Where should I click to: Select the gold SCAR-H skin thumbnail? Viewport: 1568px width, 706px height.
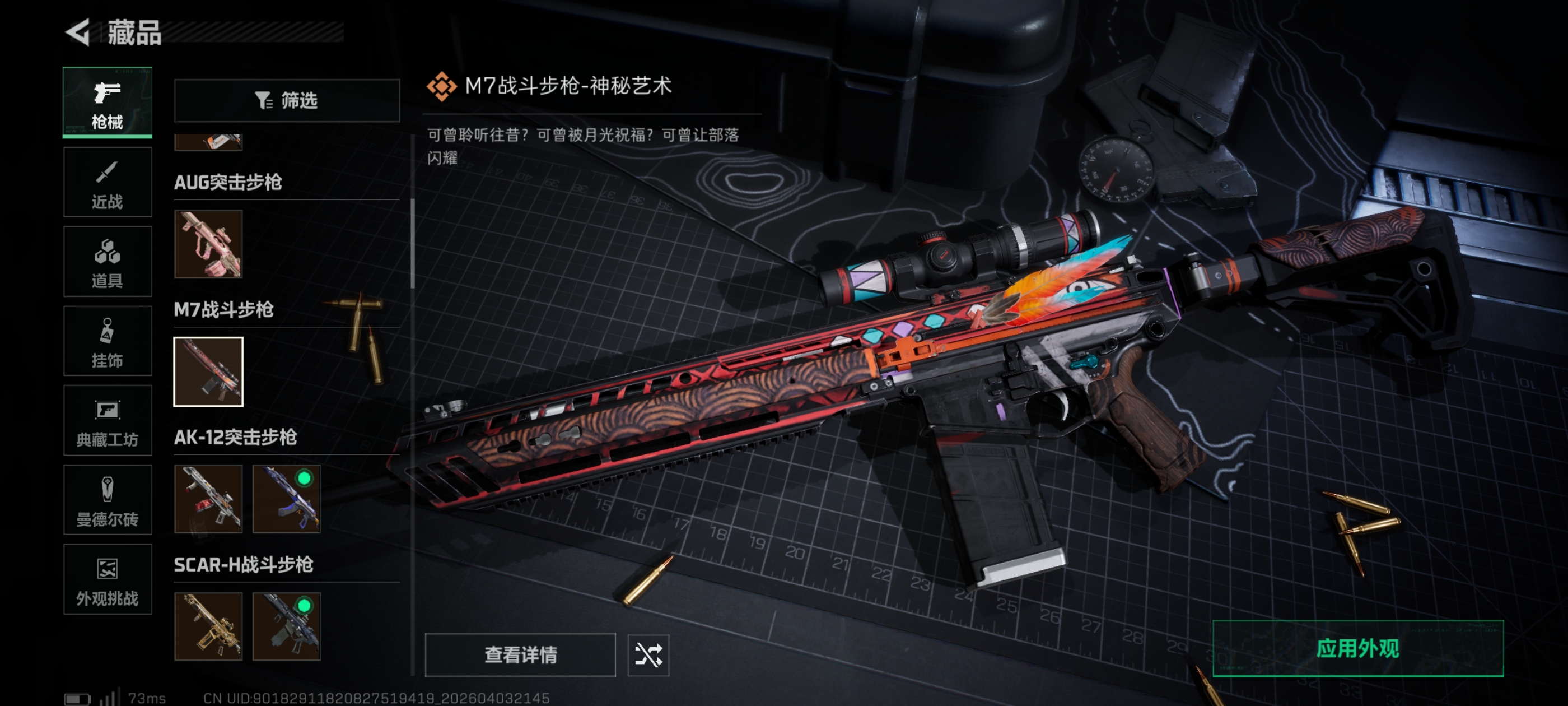coord(208,626)
